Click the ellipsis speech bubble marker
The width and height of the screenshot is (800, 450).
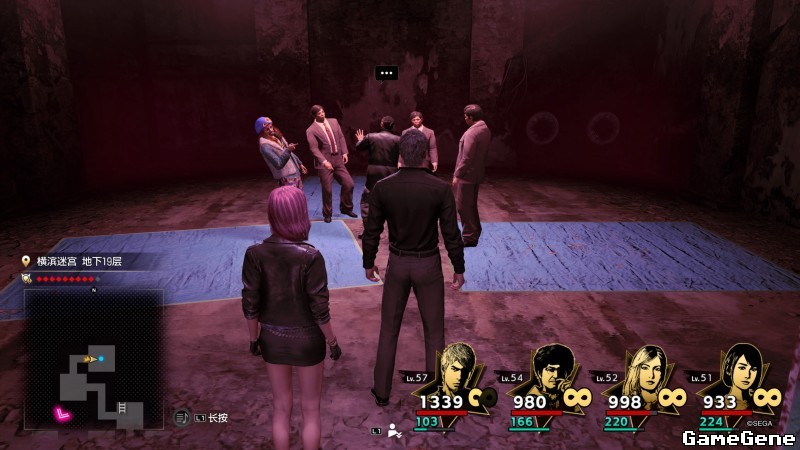click(386, 72)
